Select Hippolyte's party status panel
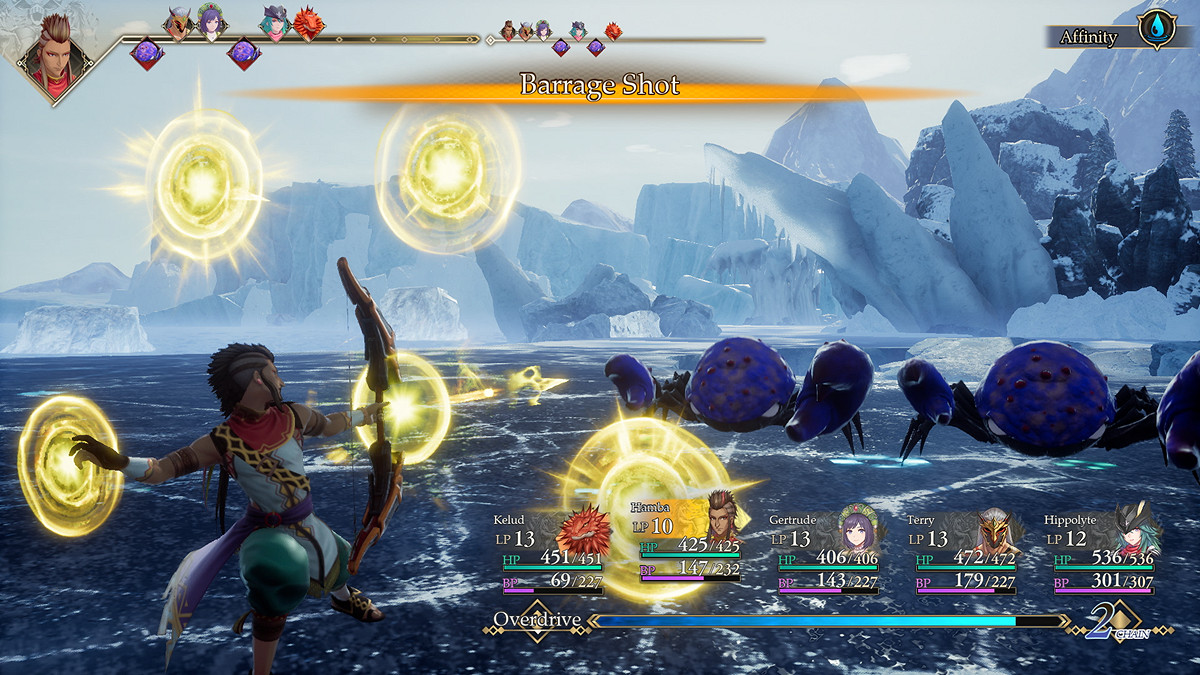1200x675 pixels. point(1099,553)
